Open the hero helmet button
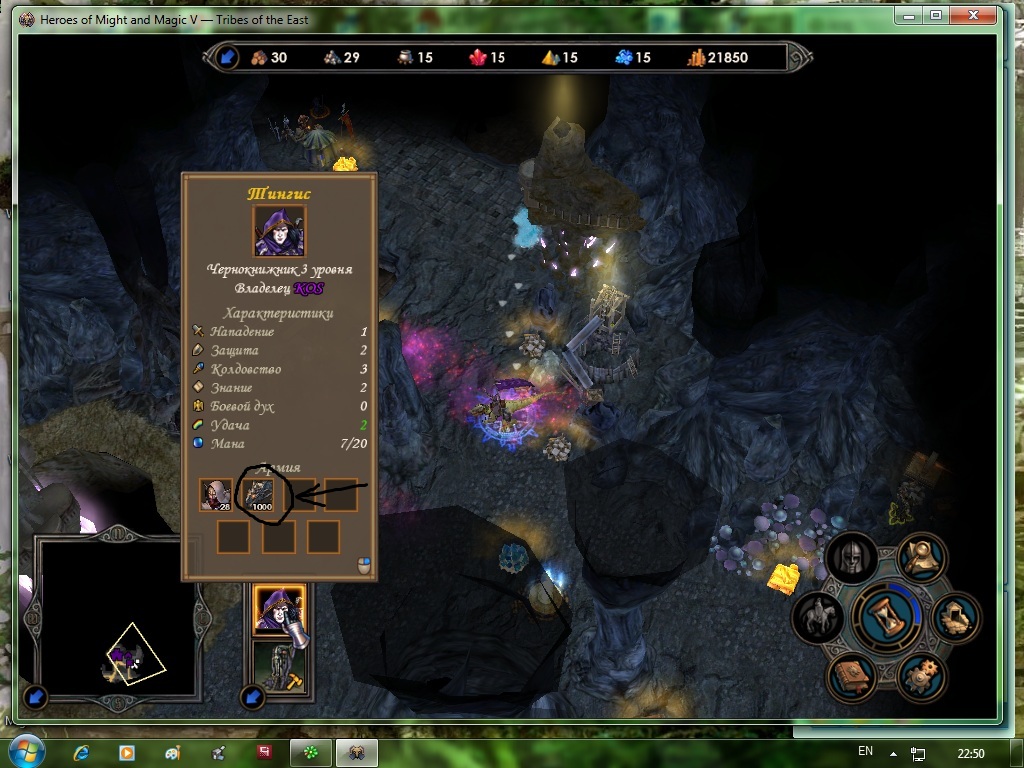This screenshot has height=768, width=1024. point(851,559)
